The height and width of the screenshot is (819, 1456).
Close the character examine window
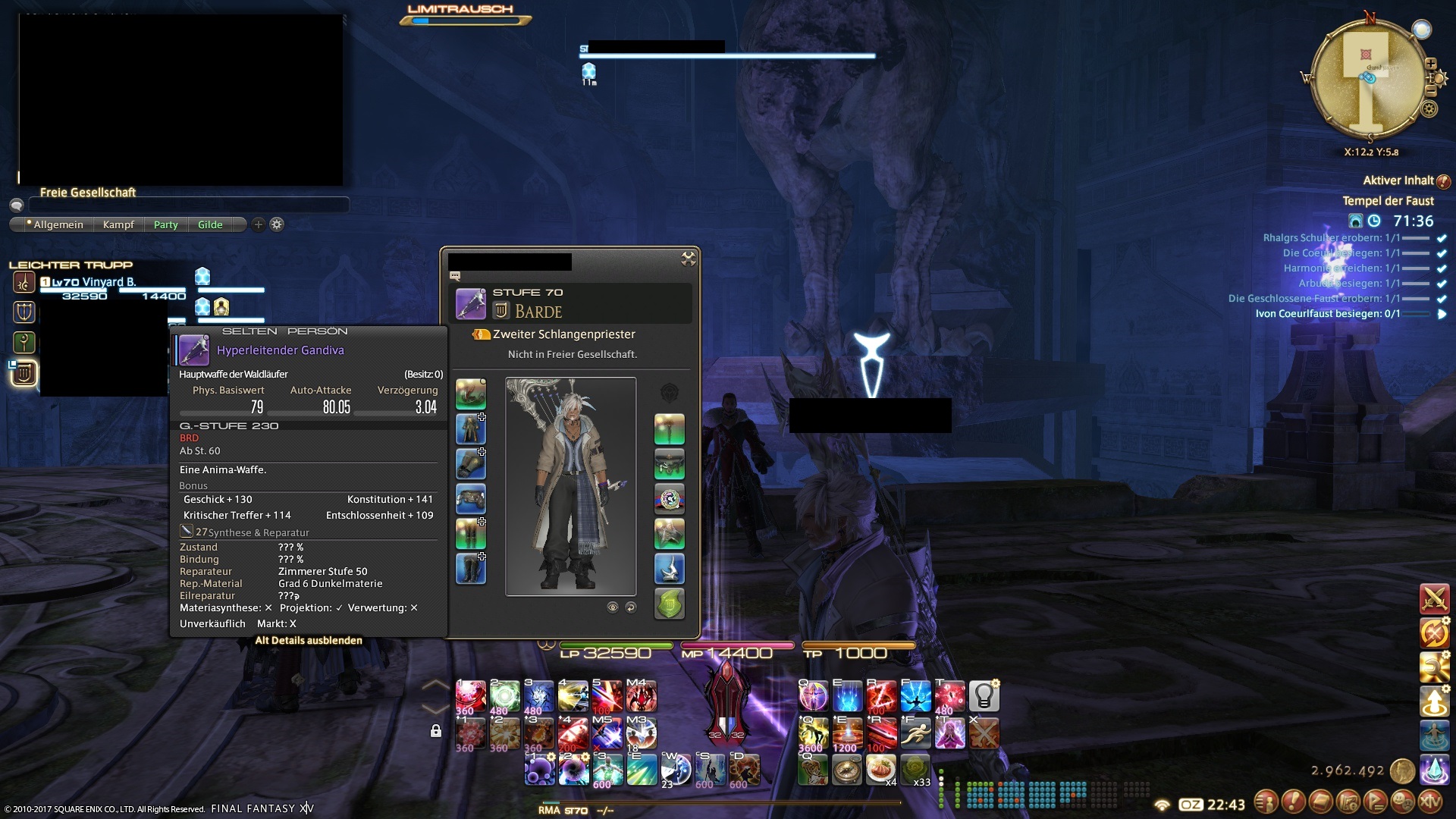688,259
